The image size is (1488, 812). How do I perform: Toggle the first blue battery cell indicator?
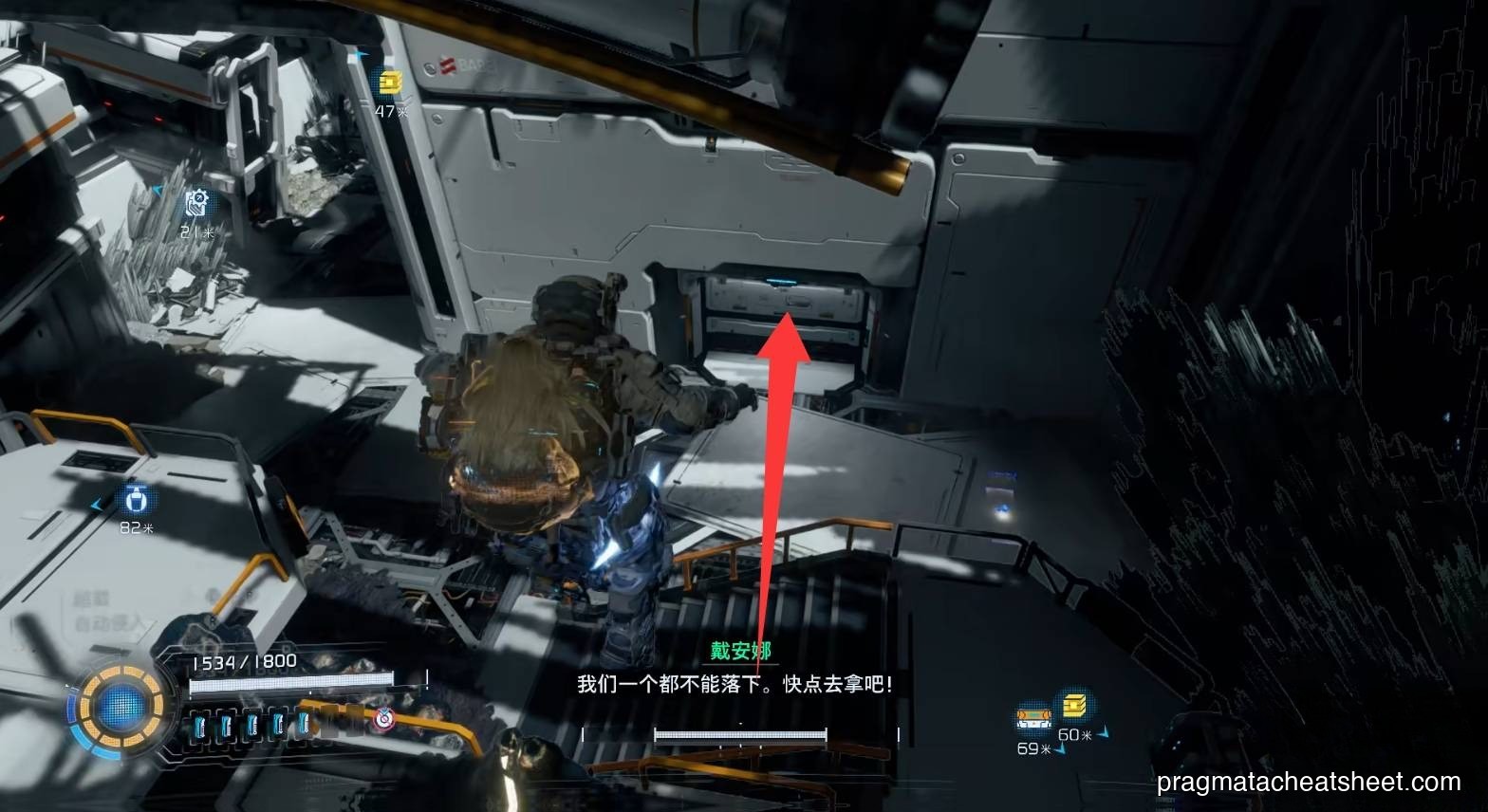[200, 724]
